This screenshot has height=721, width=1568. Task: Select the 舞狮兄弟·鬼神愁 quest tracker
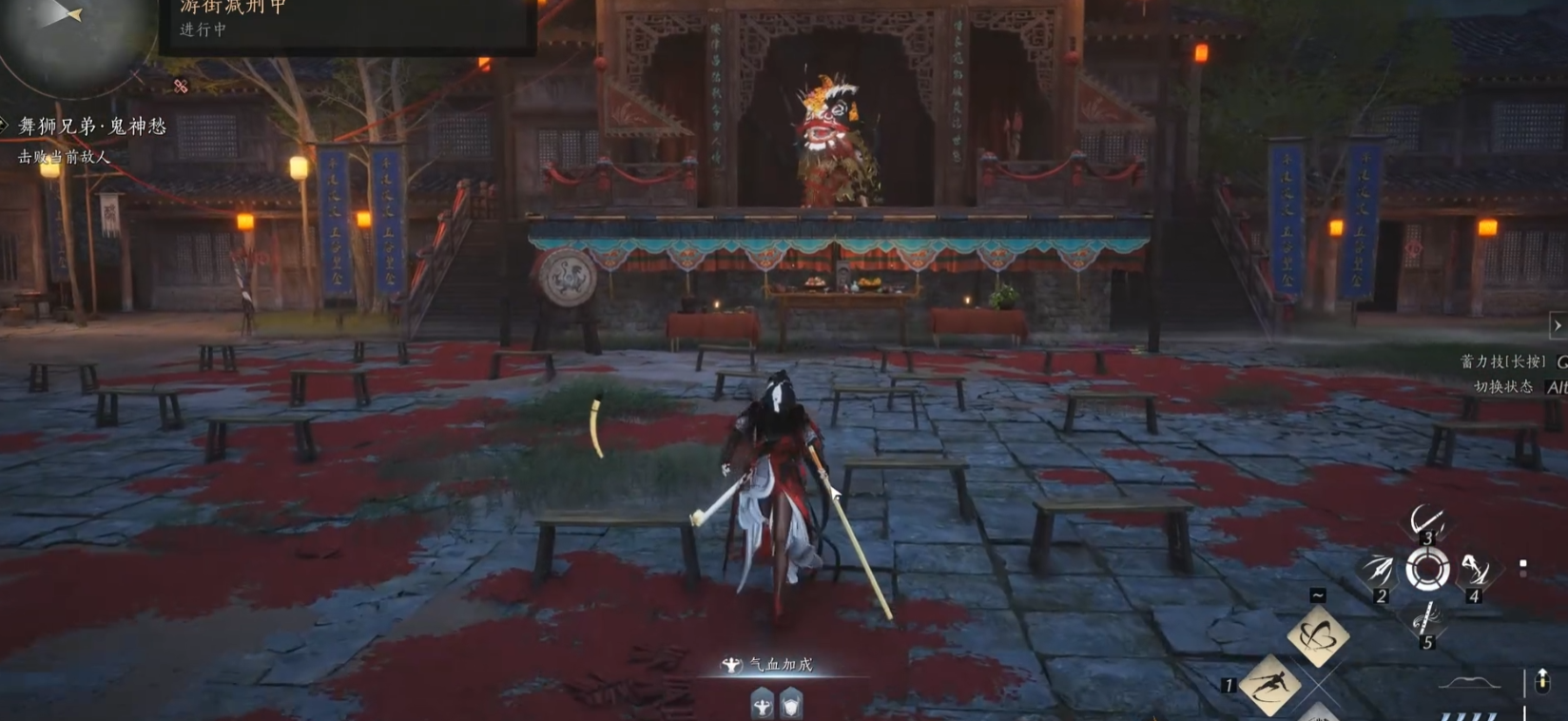click(x=92, y=127)
